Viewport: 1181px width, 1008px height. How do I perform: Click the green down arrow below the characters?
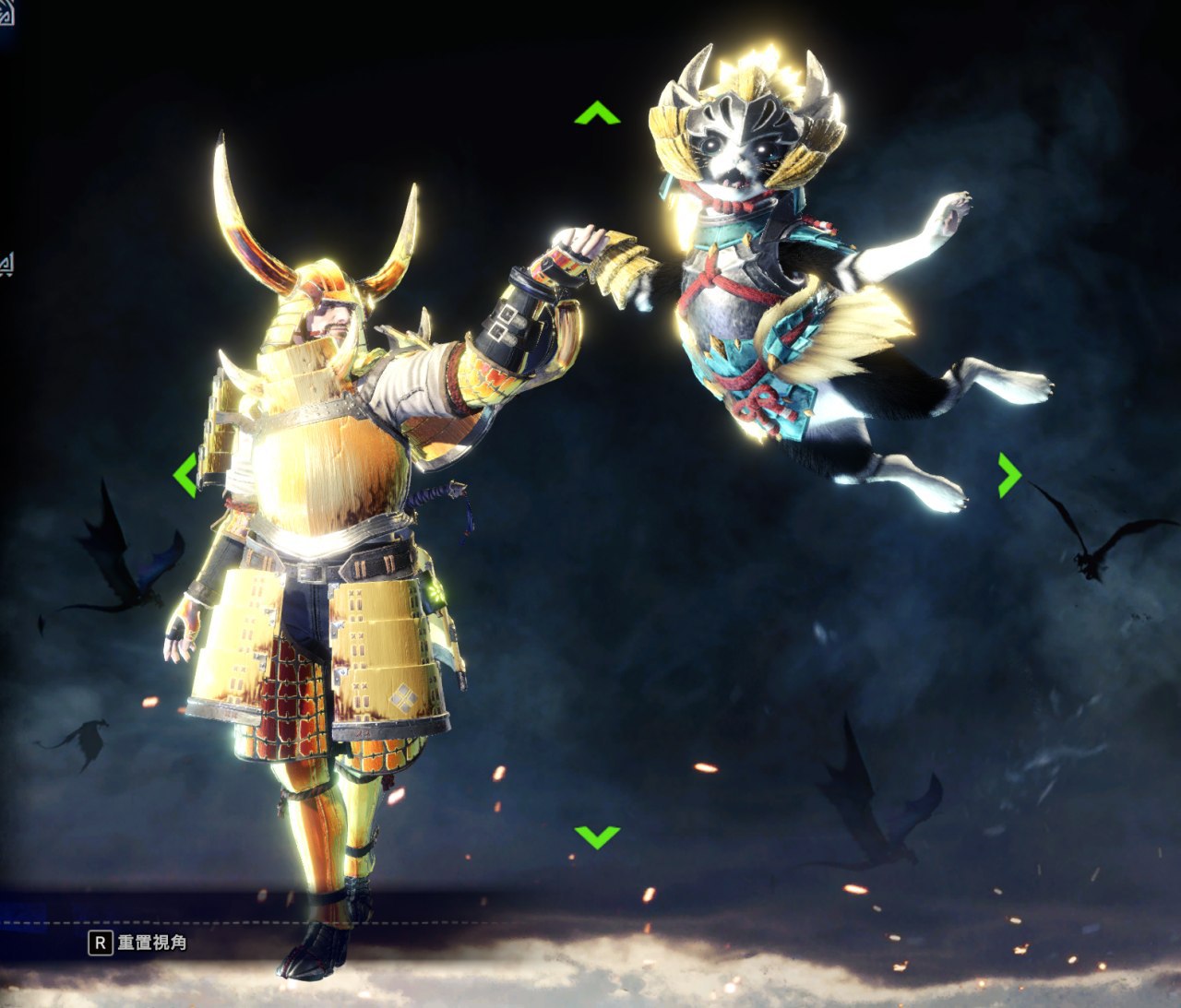pos(597,836)
